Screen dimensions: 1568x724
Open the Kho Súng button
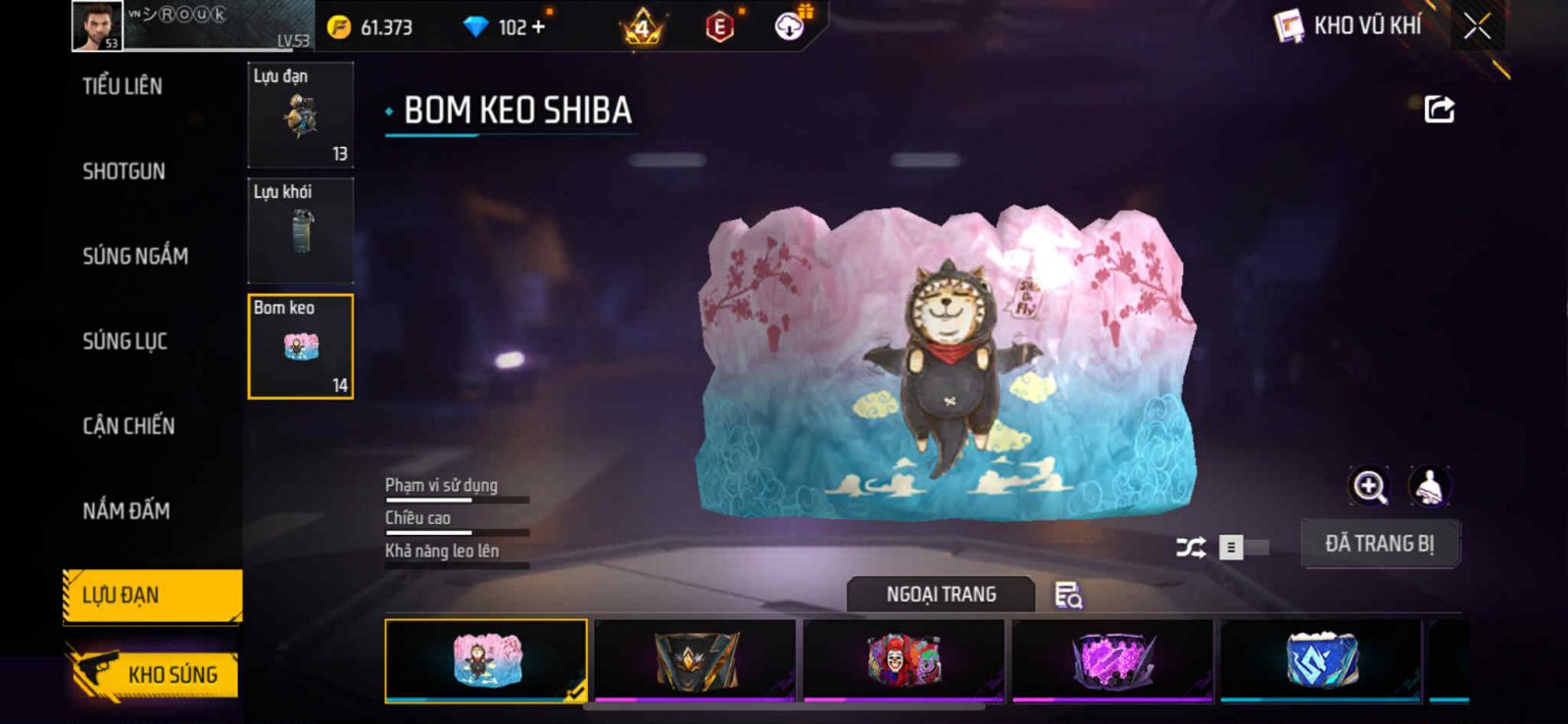point(154,674)
